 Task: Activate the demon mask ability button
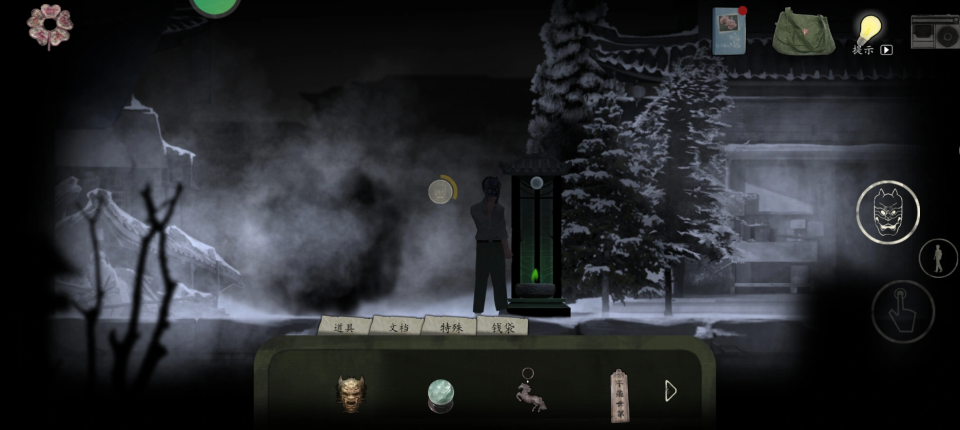(x=887, y=211)
